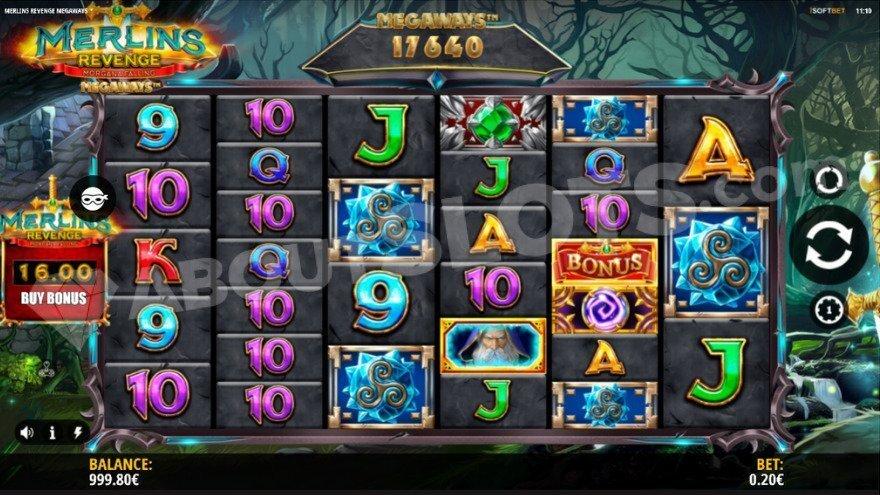Open bet settings with the chip icon
This screenshot has height=495, width=880.
click(x=827, y=306)
